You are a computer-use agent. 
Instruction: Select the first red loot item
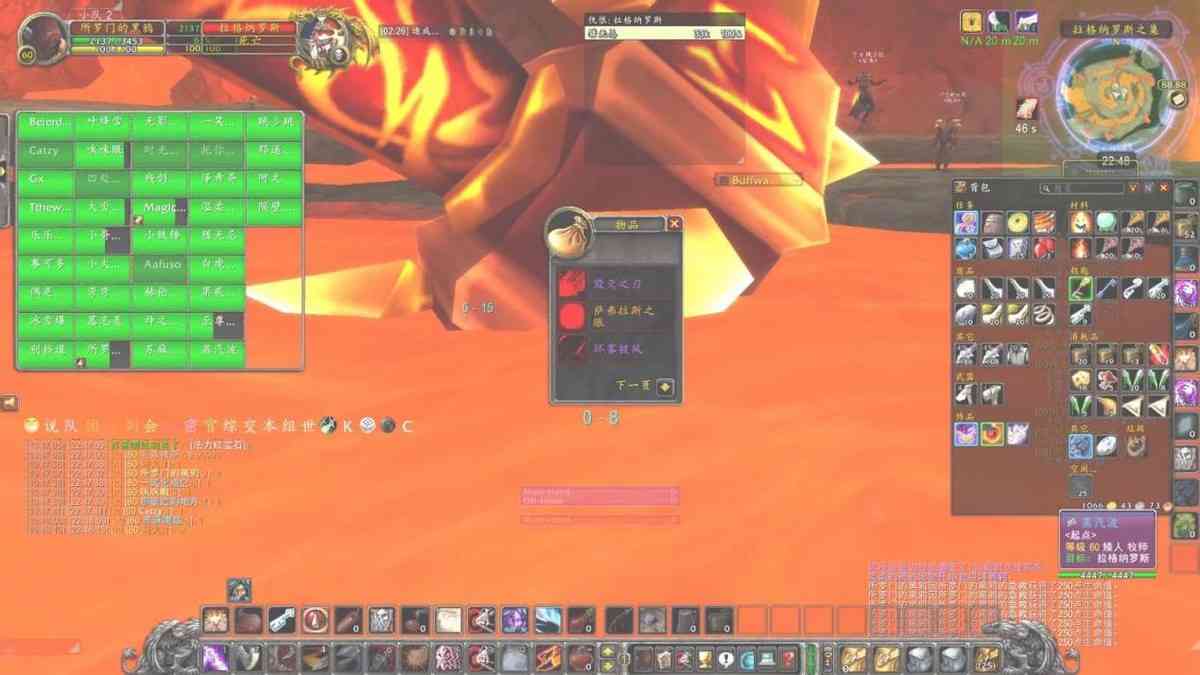[572, 283]
